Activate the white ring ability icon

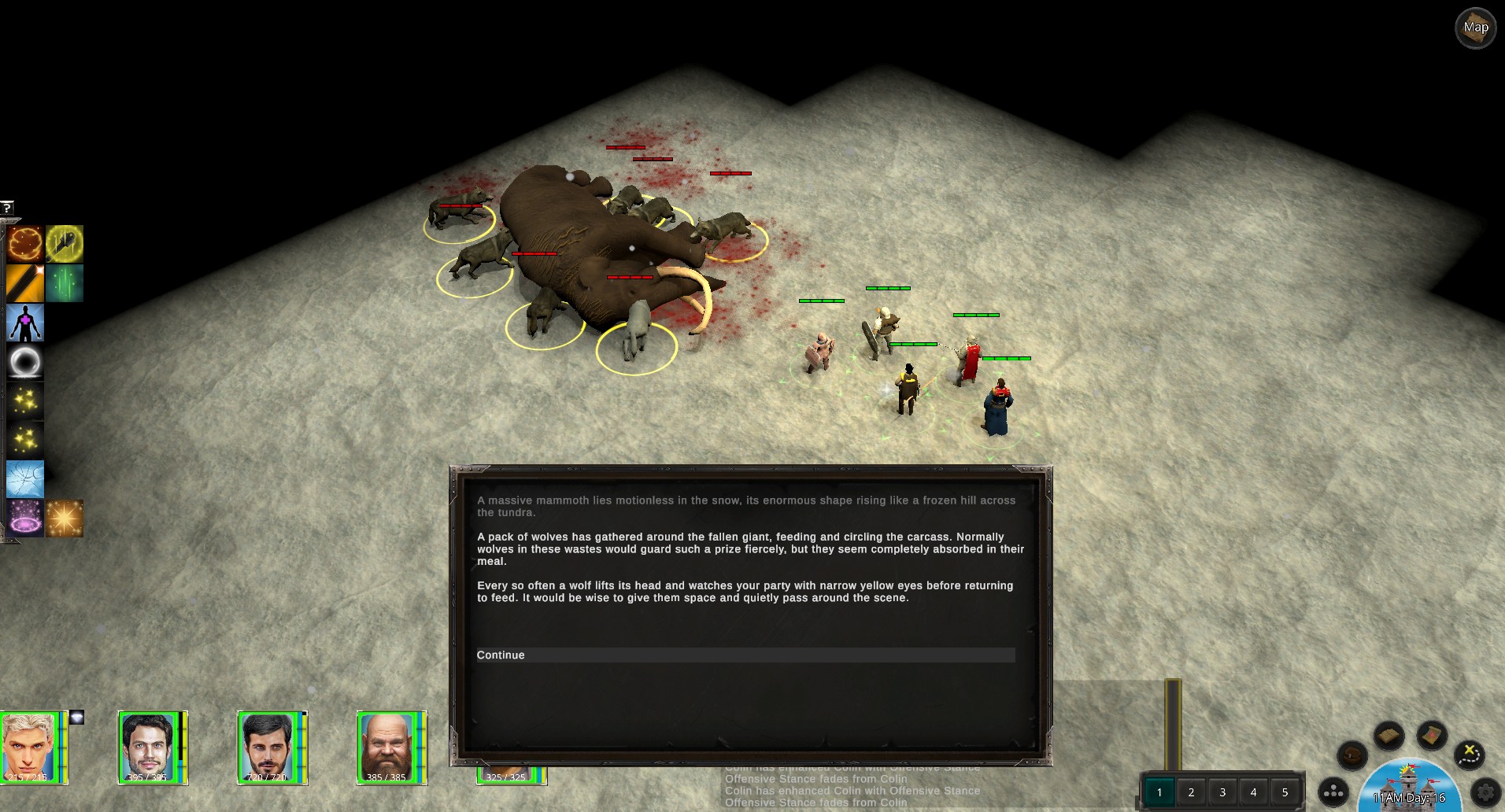[x=25, y=362]
